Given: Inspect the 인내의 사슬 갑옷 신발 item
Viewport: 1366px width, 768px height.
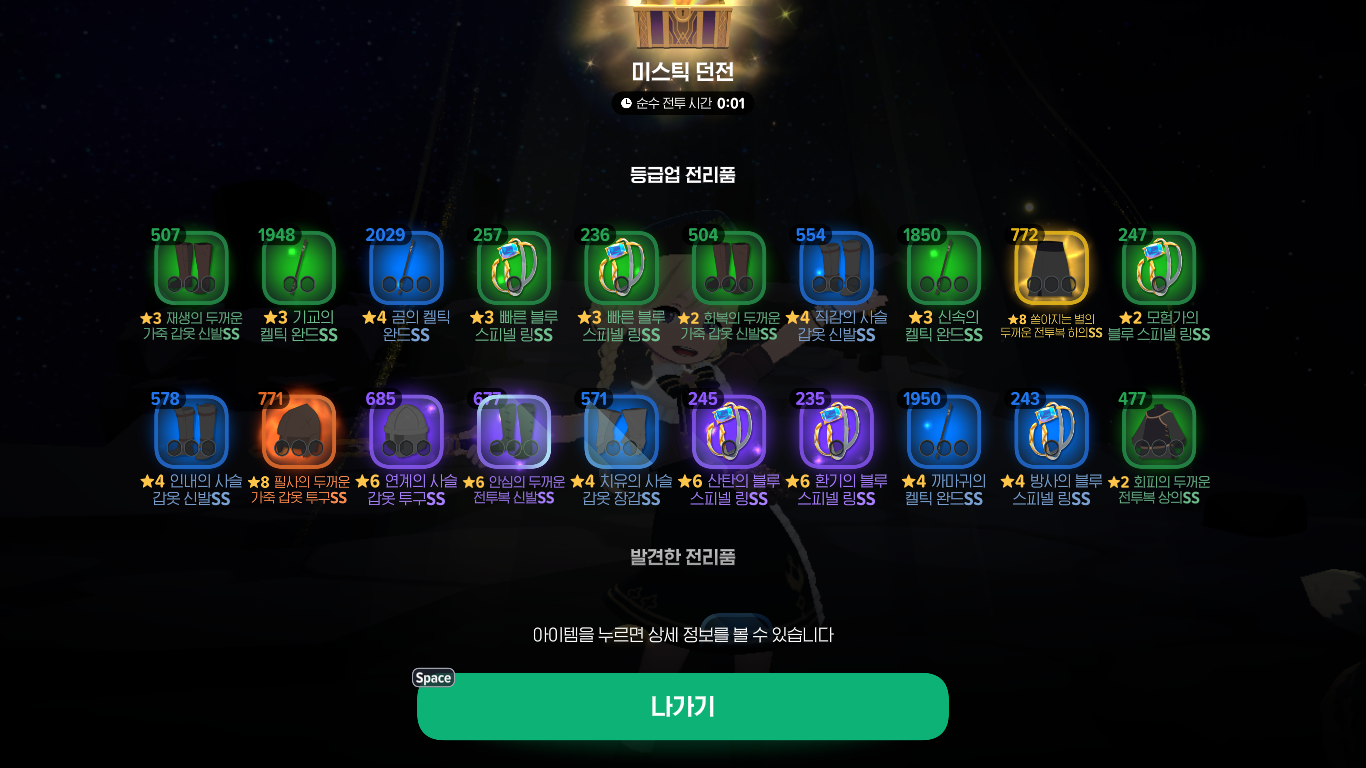Looking at the screenshot, I should click(191, 431).
